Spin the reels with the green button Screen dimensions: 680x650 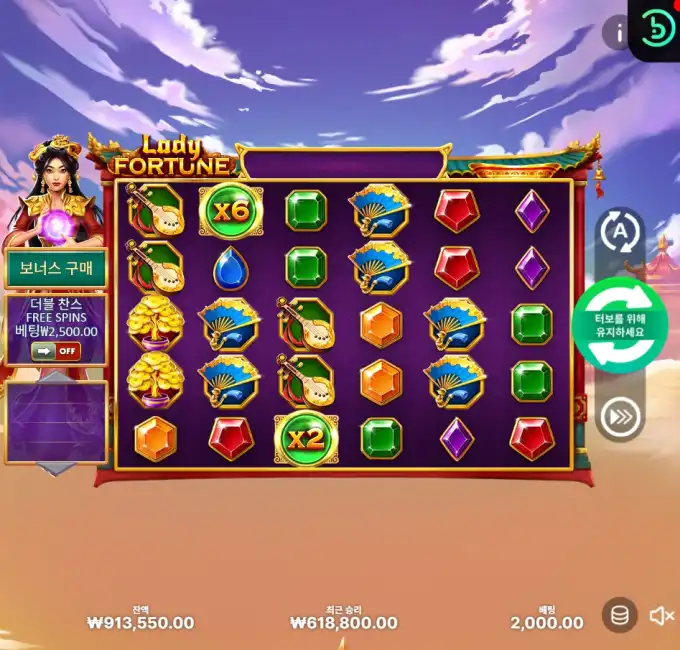coord(619,326)
